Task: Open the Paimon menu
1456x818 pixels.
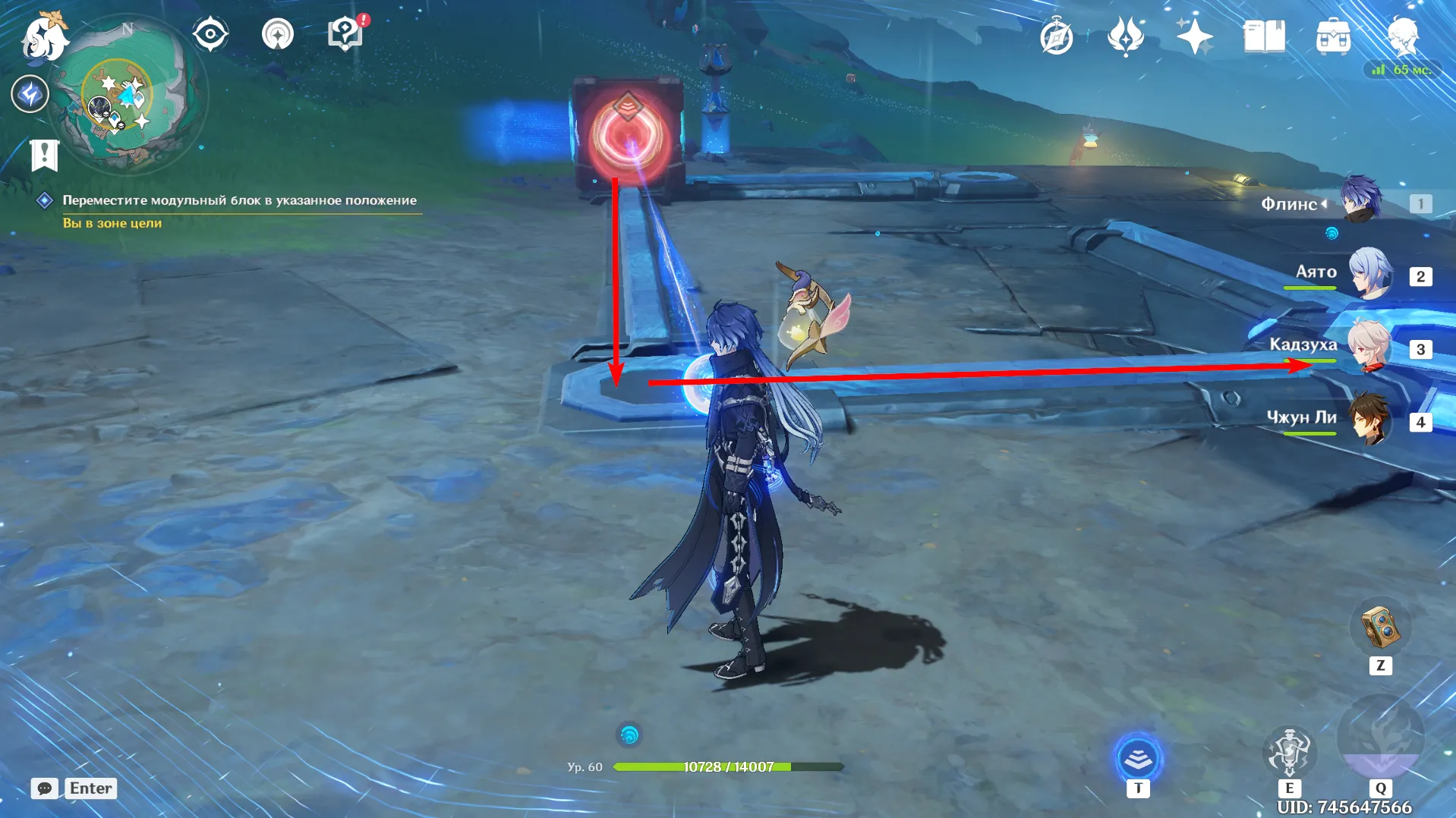Action: click(43, 38)
